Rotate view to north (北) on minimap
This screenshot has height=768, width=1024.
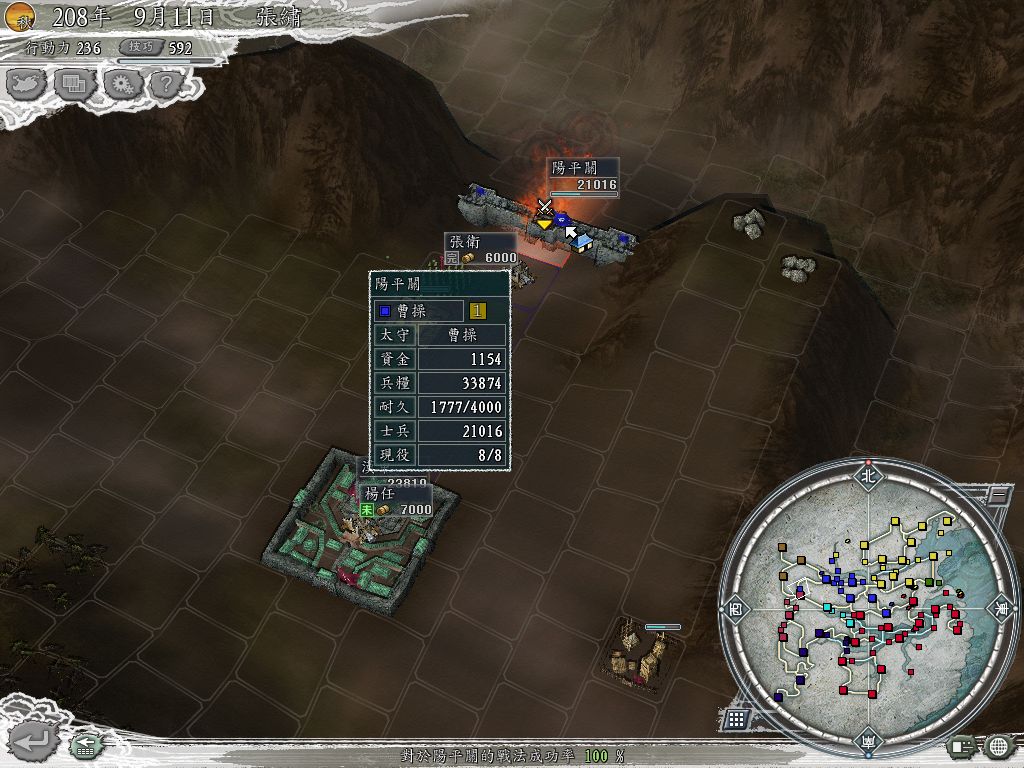click(868, 475)
